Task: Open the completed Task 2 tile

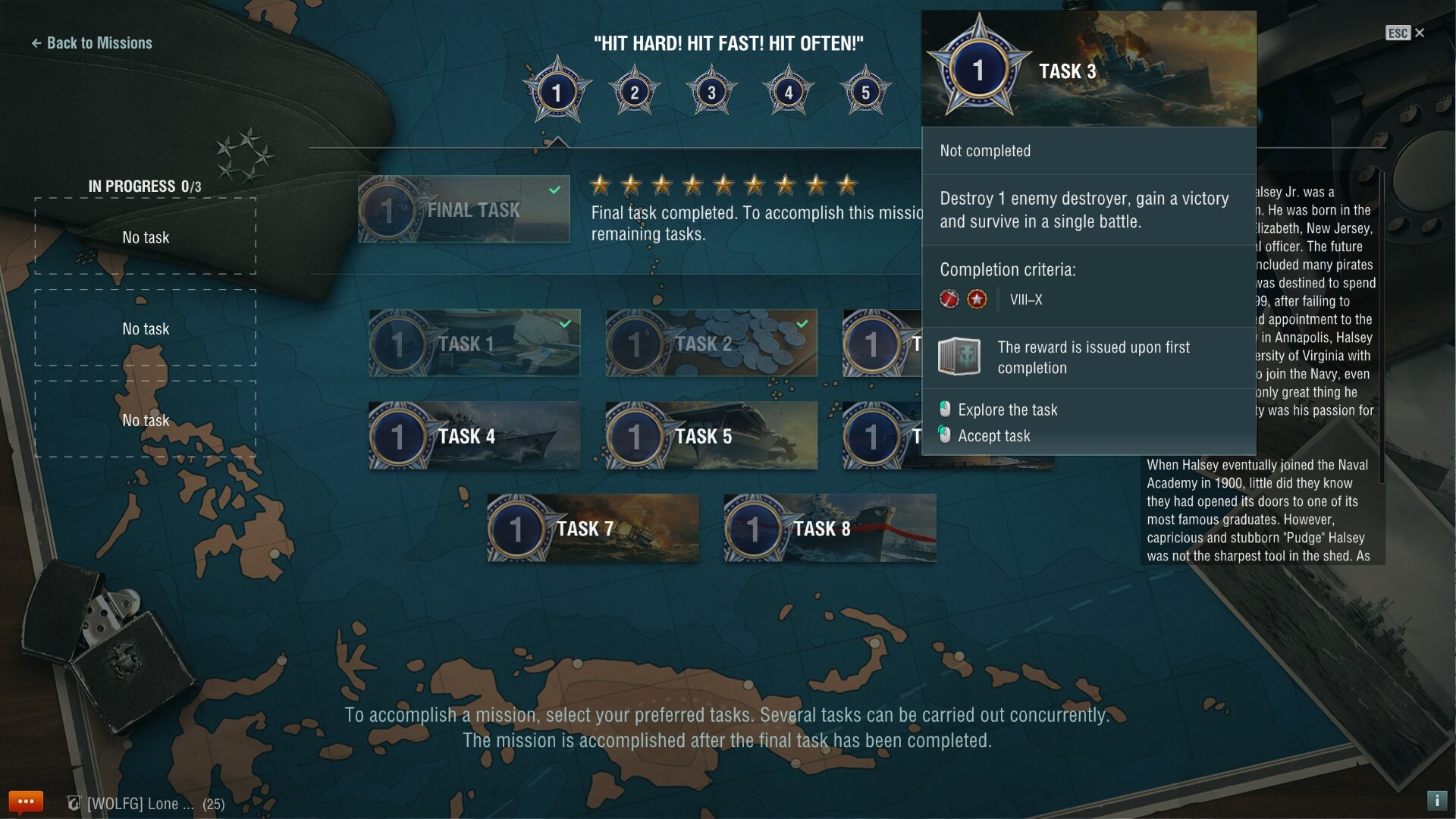Action: pos(711,344)
